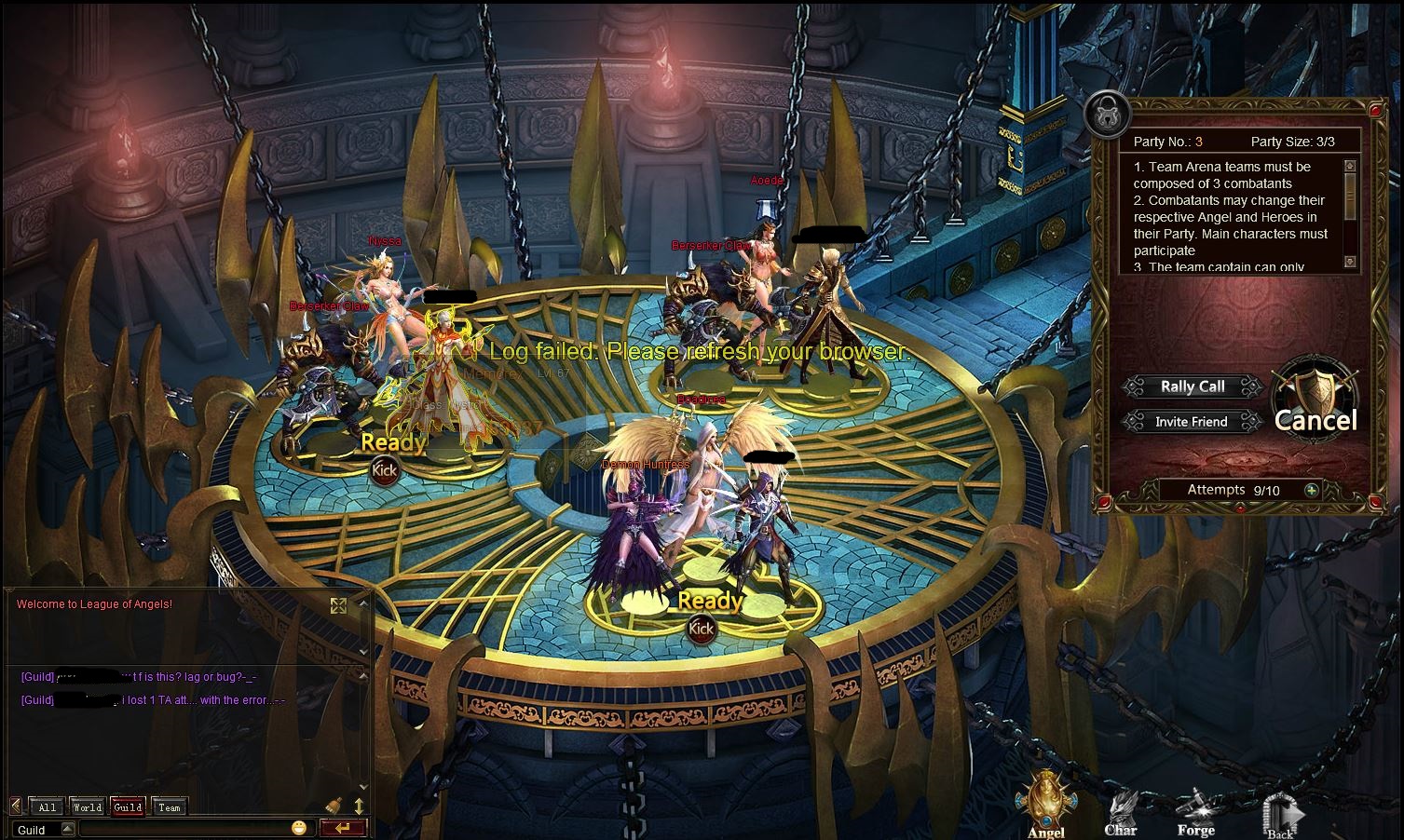Clear chat with the broom icon
This screenshot has width=1404, height=840.
point(334,806)
